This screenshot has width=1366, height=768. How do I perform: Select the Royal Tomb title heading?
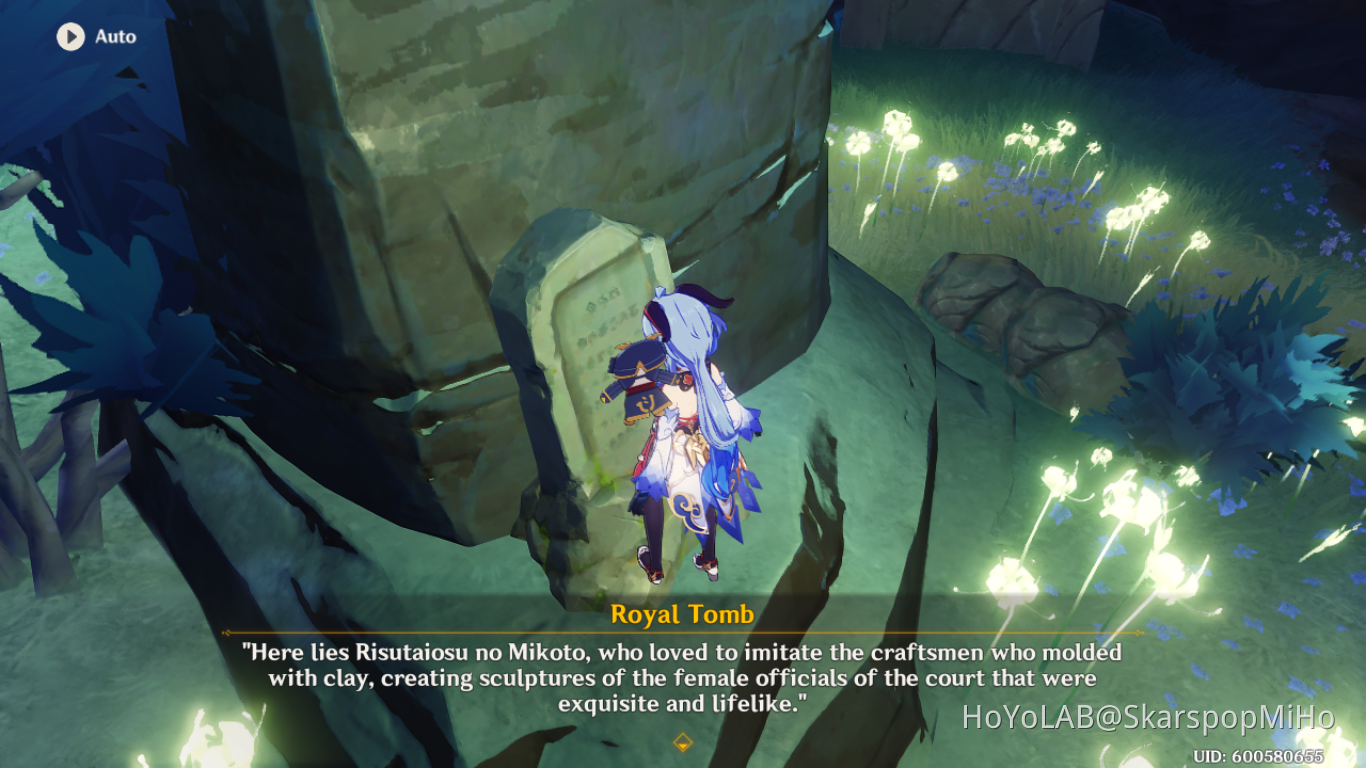pos(683,615)
